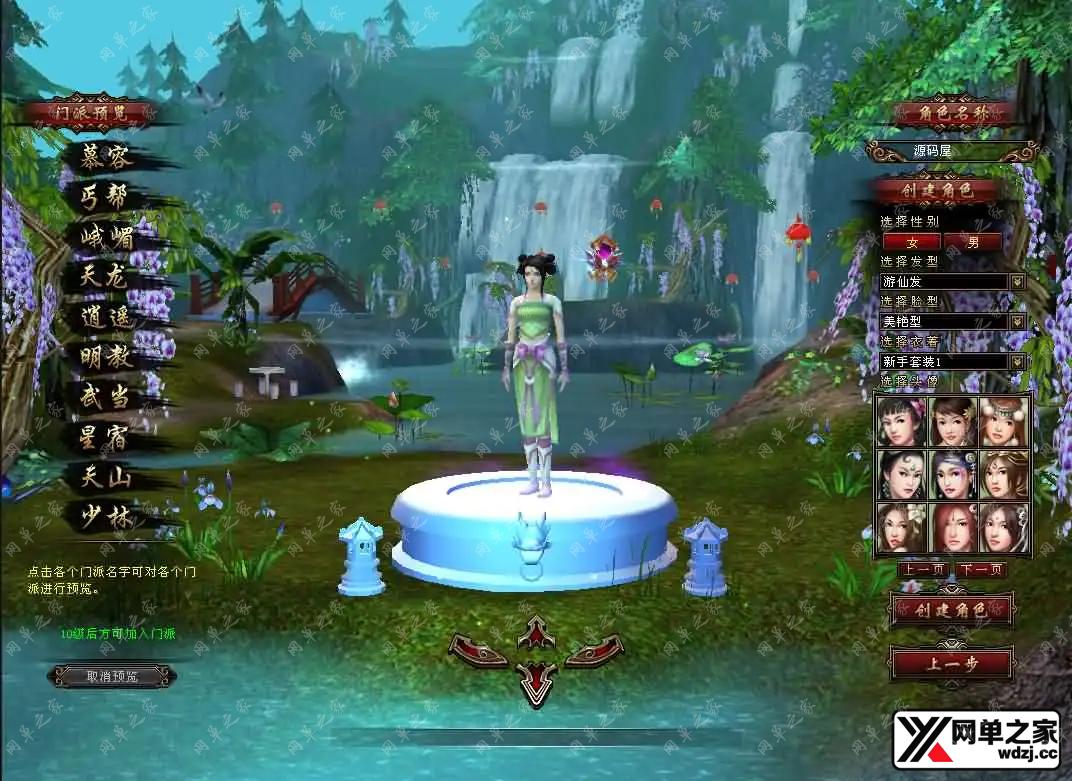
Task: Preview the 丐帮 sect
Action: pyautogui.click(x=105, y=197)
